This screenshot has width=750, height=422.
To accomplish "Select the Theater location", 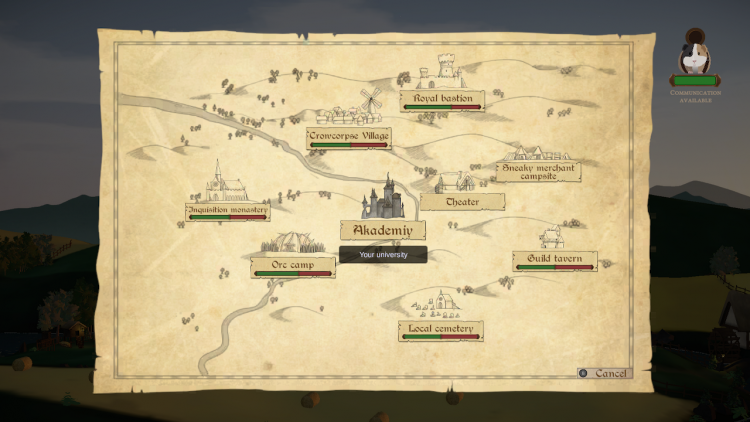I will click(462, 201).
